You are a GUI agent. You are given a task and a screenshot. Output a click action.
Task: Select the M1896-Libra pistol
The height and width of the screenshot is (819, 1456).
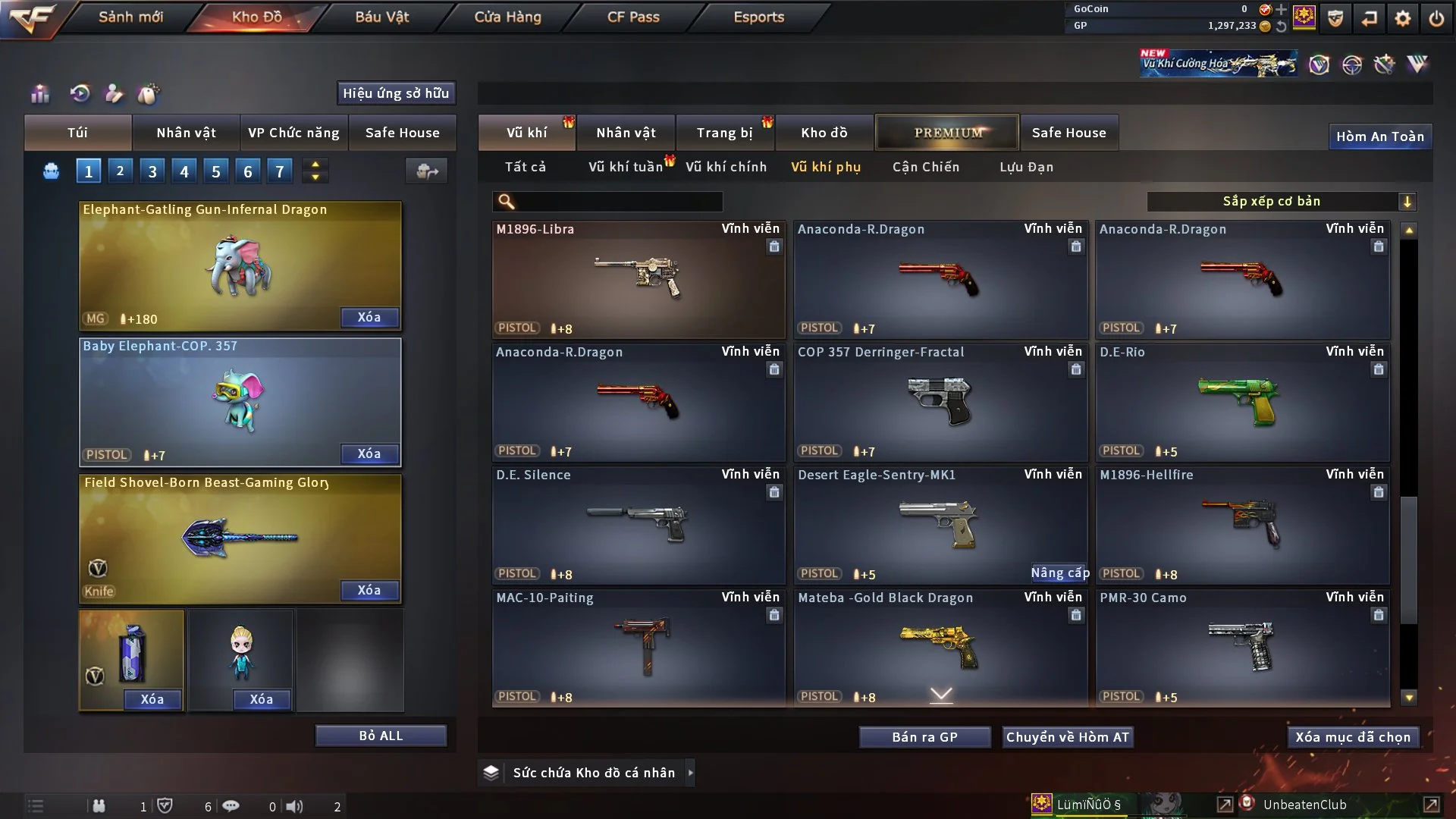point(638,278)
